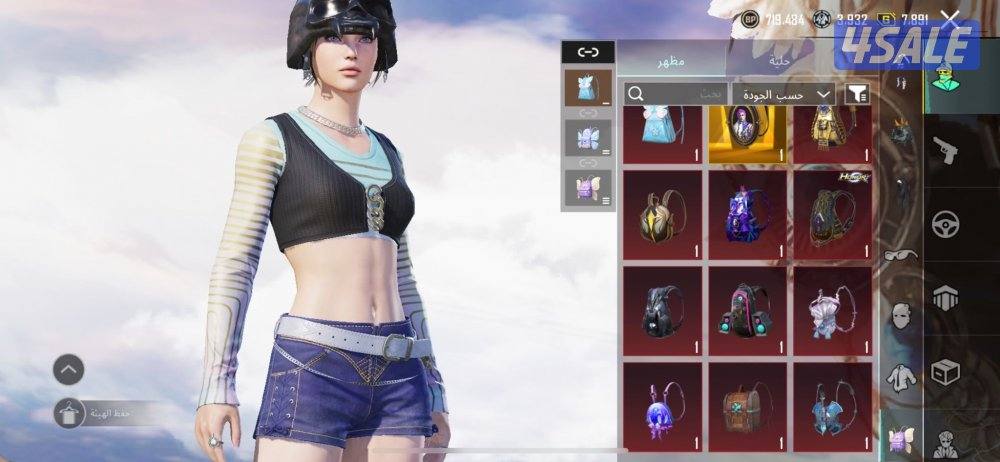1000x462 pixels.
Task: Open the filter funnel options
Action: pos(857,94)
